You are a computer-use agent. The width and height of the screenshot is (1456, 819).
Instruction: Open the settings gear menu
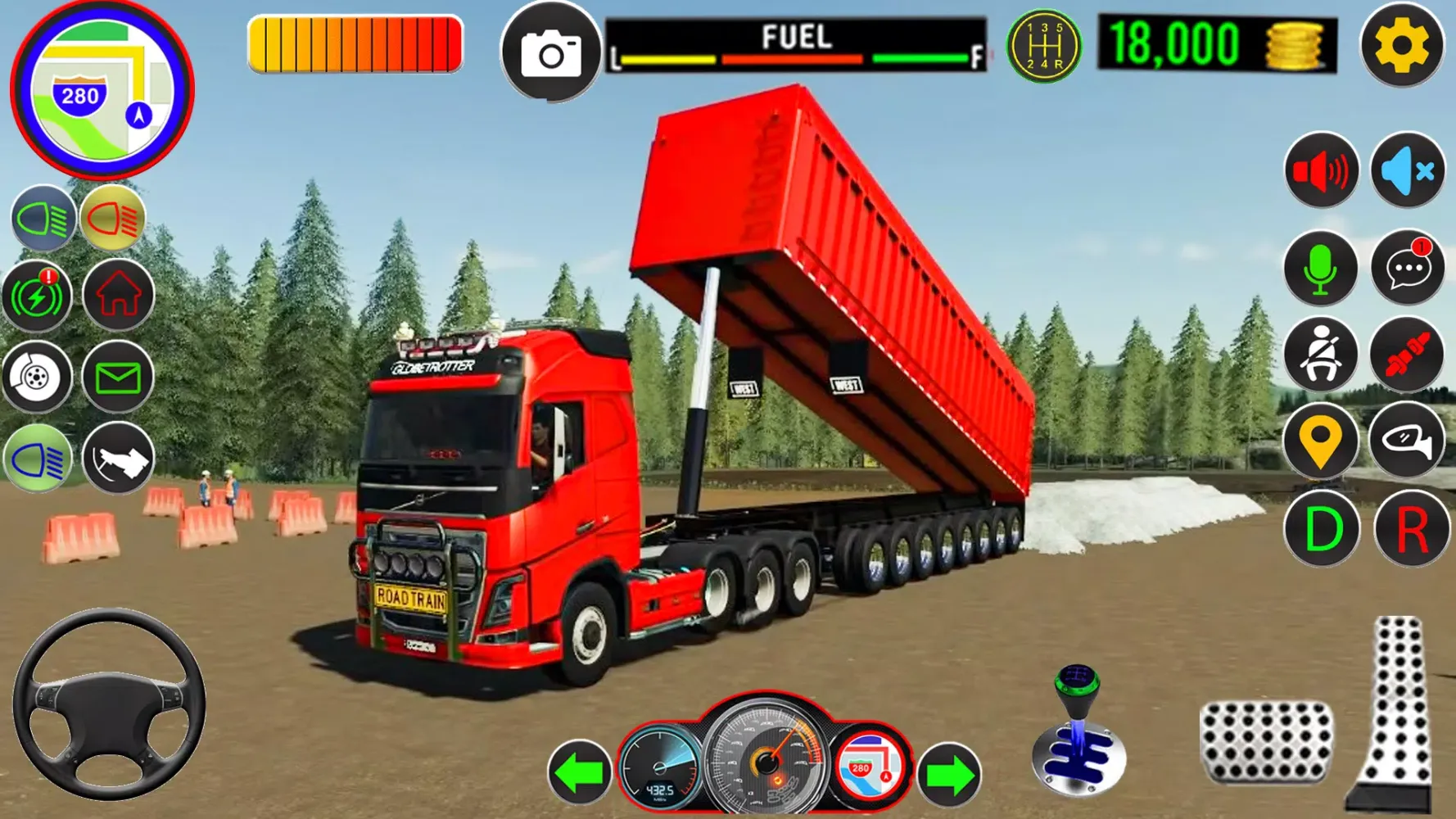click(1401, 45)
